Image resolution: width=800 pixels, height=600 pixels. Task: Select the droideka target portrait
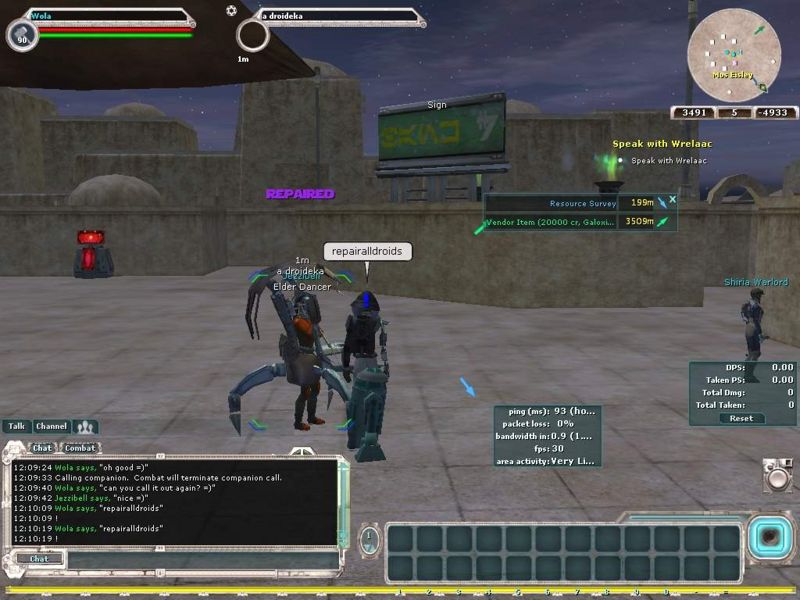253,36
